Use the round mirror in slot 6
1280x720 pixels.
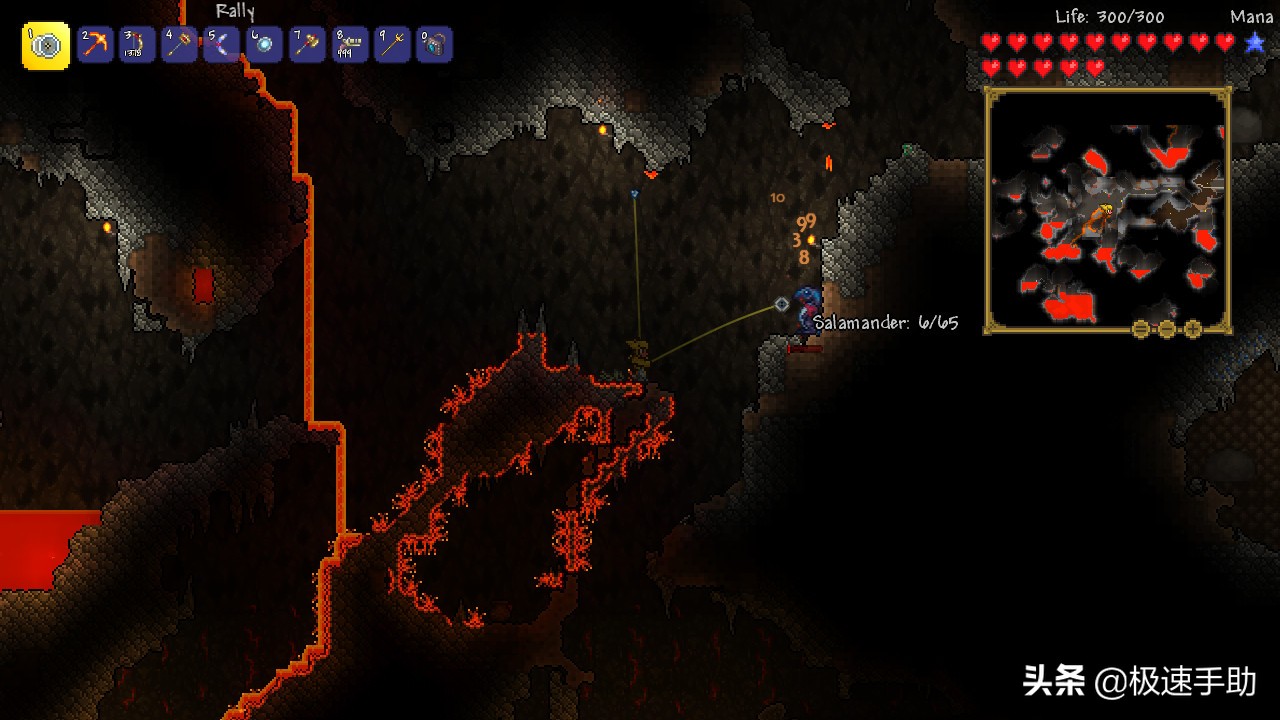pos(264,45)
